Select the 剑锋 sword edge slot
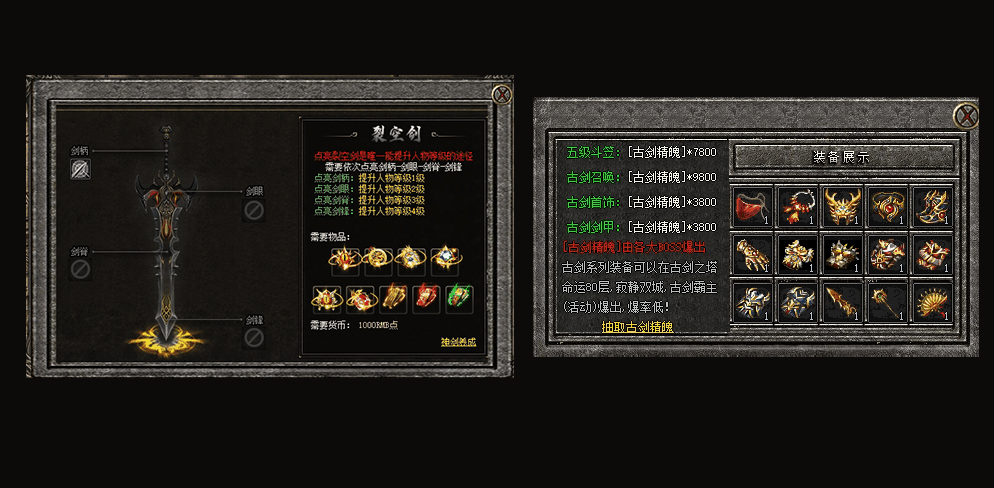Screen dimensions: 994x488 tap(255, 340)
